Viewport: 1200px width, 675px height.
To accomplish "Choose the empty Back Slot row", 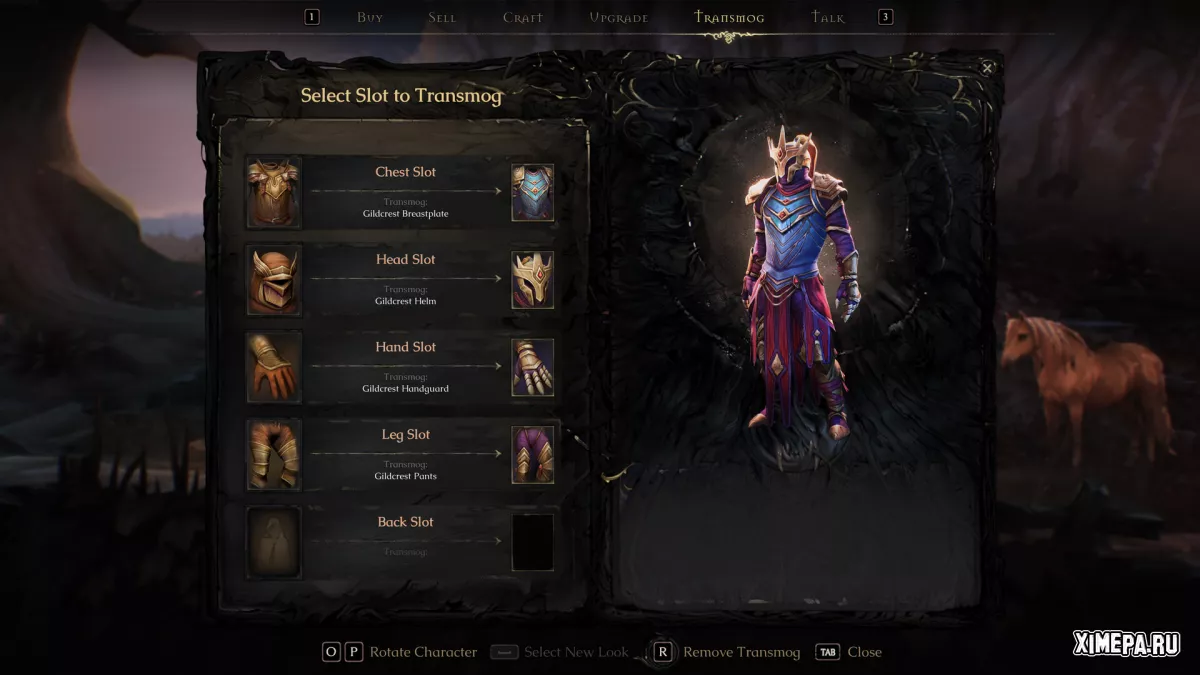I will 405,541.
